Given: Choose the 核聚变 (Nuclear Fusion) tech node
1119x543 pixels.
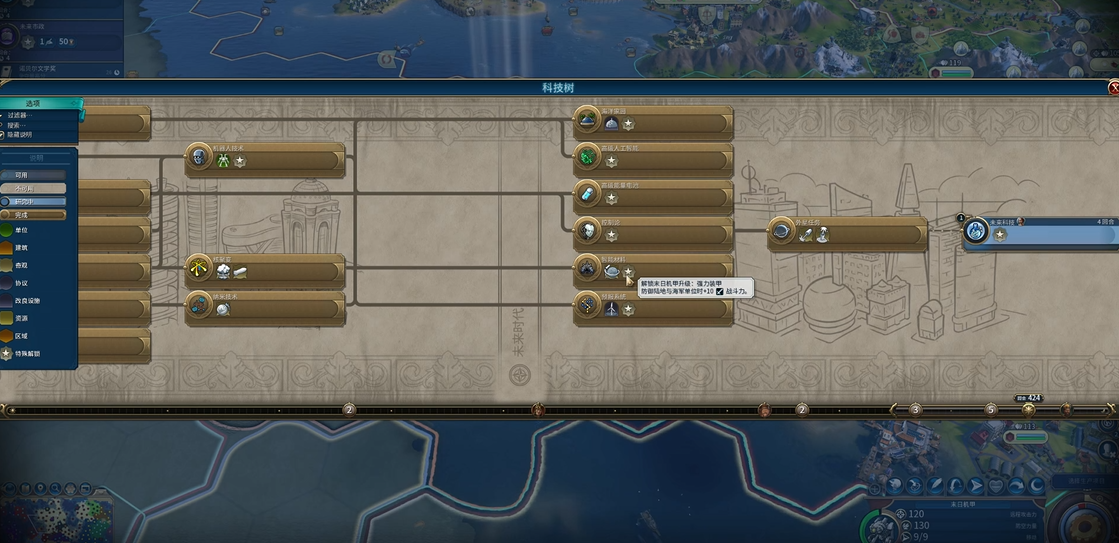Looking at the screenshot, I should (265, 271).
